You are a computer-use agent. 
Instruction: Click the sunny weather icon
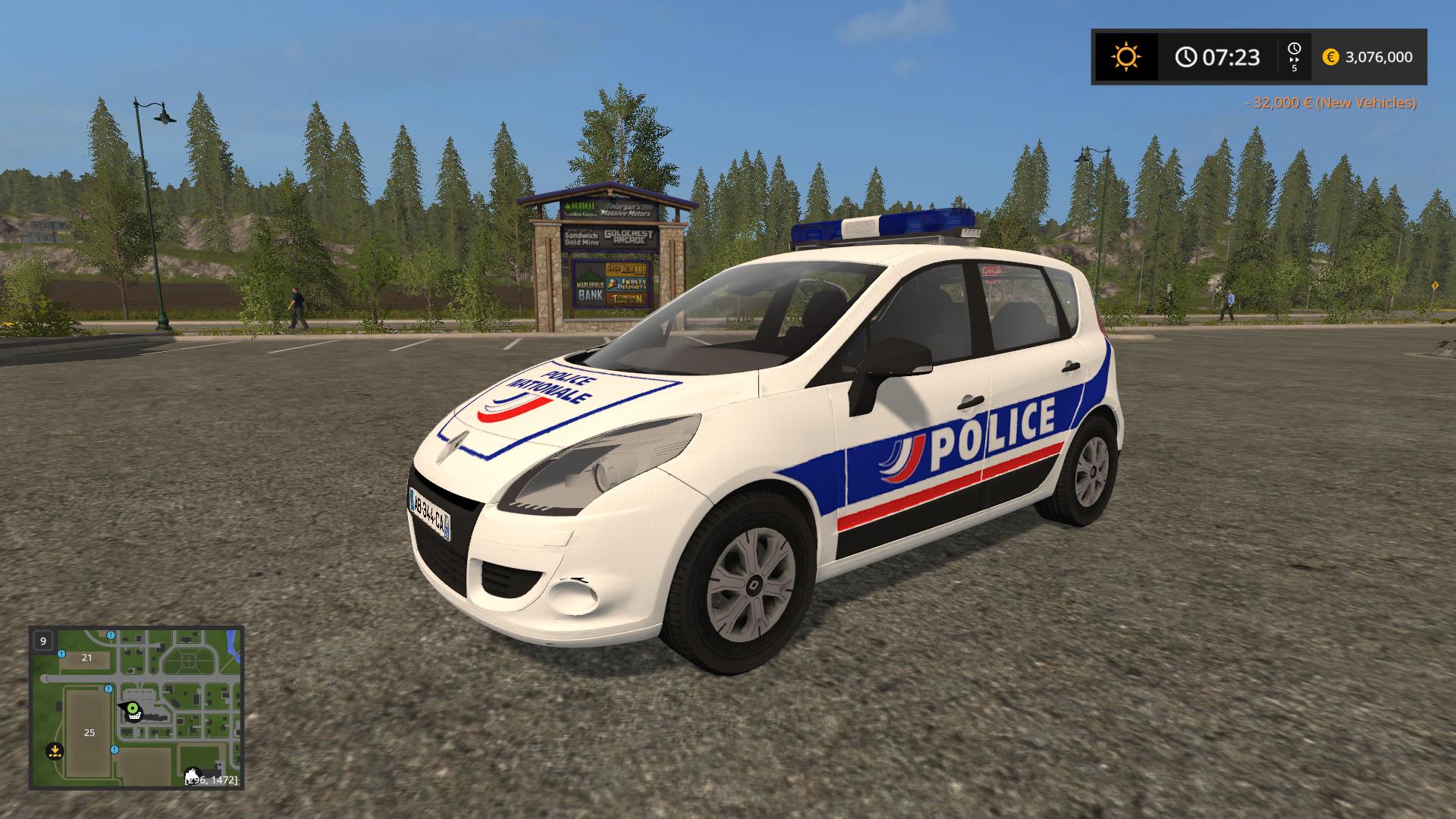[x=1125, y=57]
